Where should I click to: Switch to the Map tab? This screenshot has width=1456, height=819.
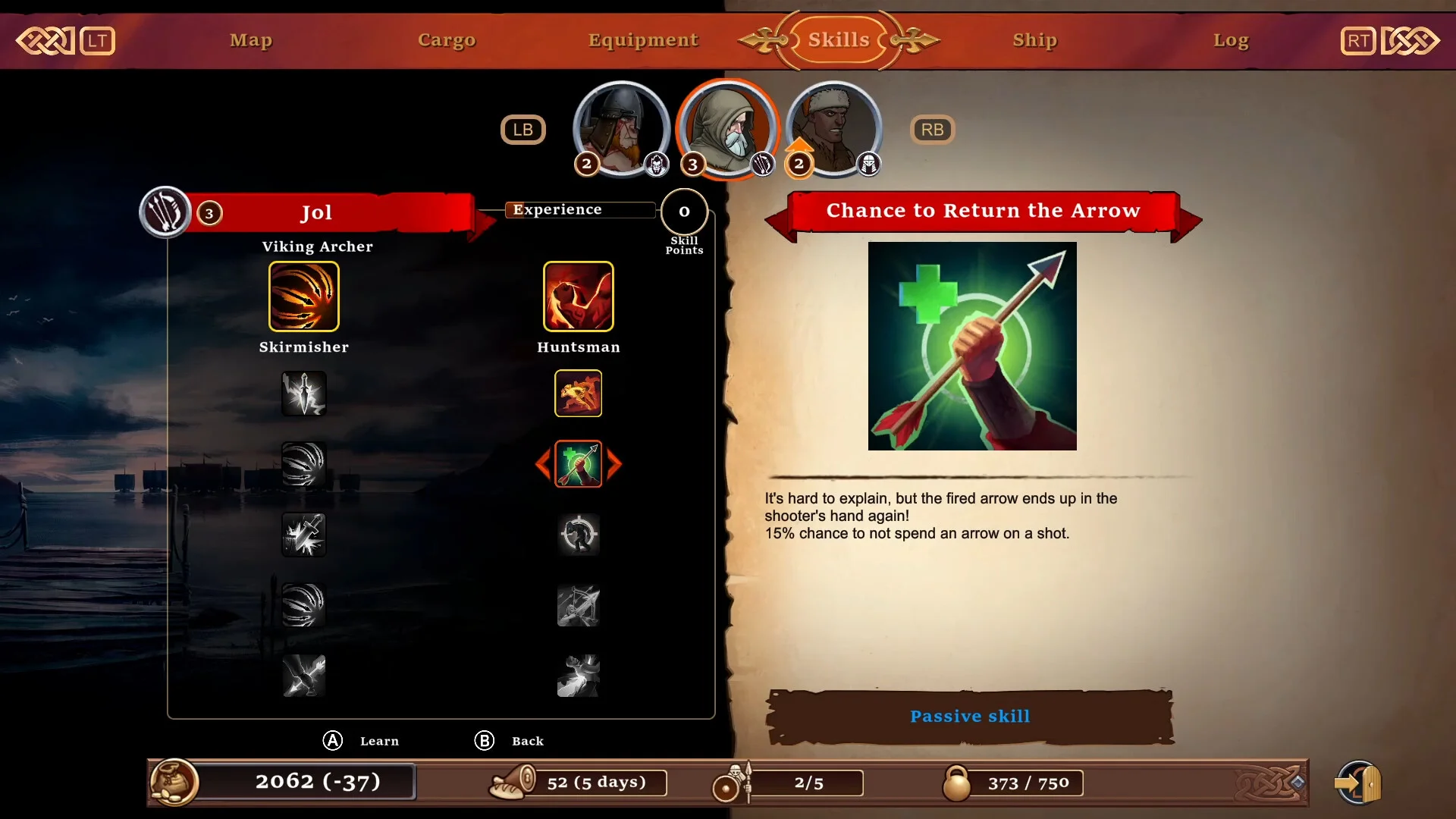[251, 40]
